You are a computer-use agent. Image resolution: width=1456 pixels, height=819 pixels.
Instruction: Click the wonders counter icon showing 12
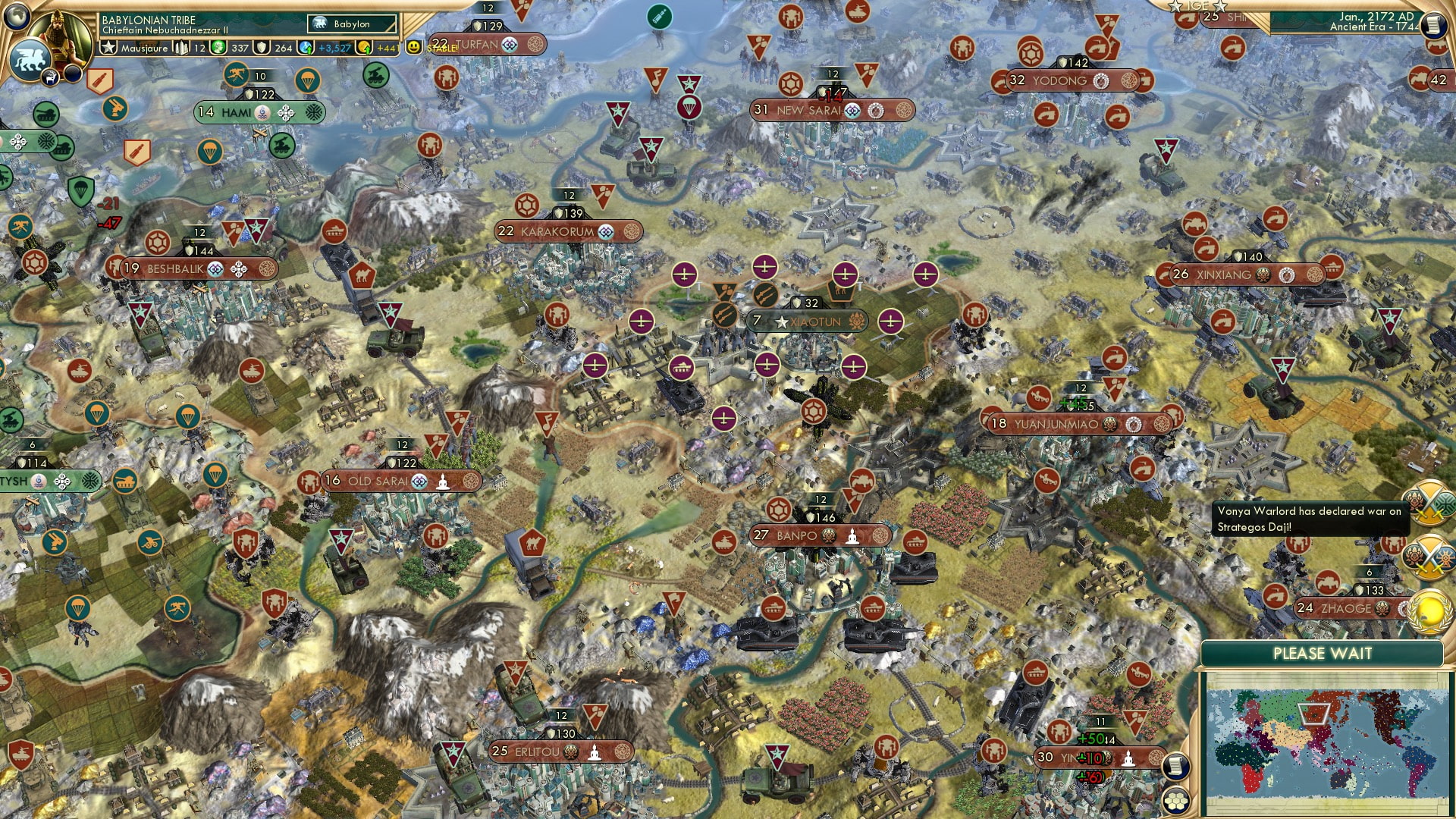pos(180,47)
